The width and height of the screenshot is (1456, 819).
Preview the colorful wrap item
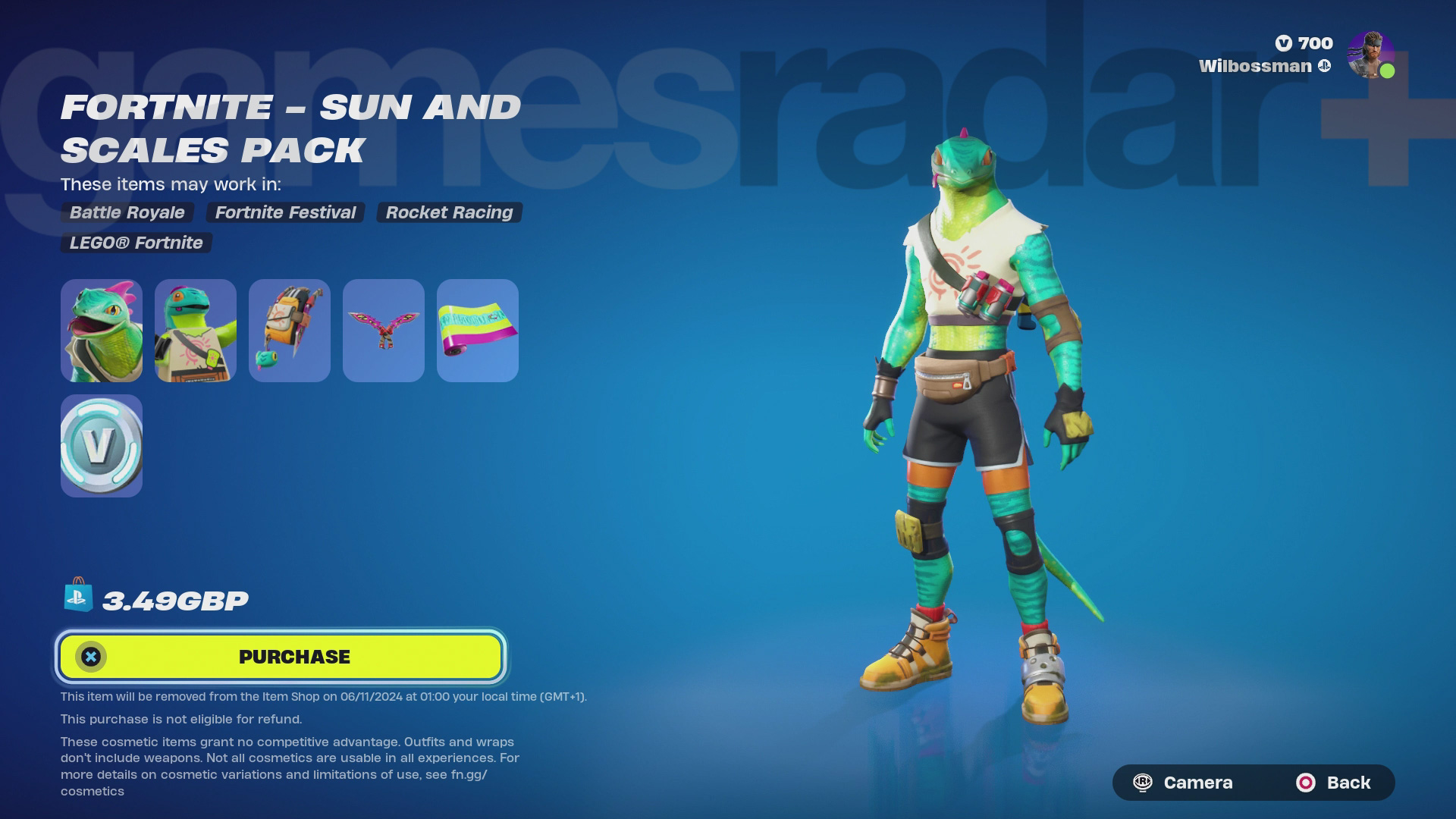477,330
